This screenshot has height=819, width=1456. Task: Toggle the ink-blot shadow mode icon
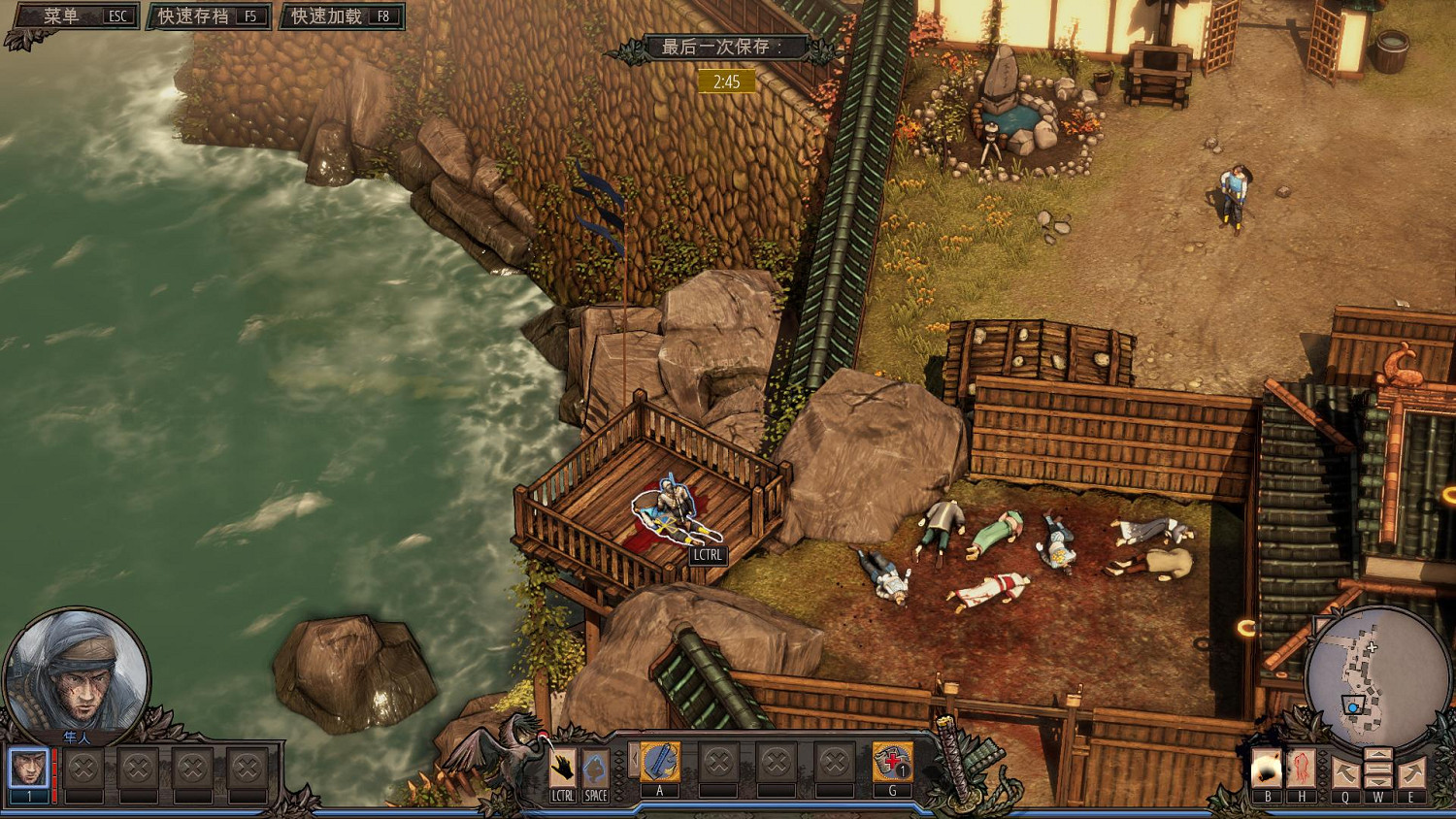click(1267, 770)
